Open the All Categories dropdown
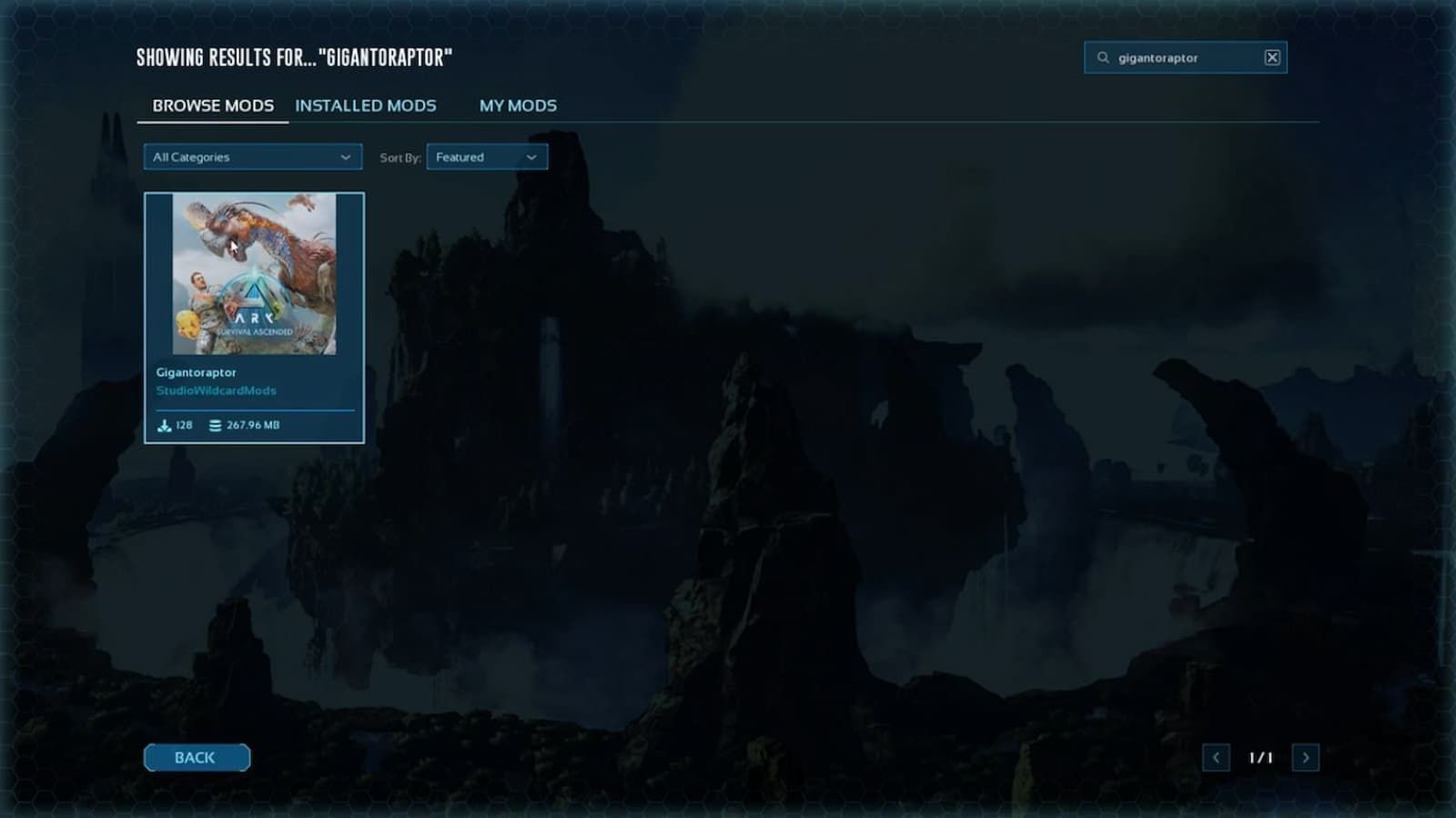Viewport: 1456px width, 818px height. 253,157
